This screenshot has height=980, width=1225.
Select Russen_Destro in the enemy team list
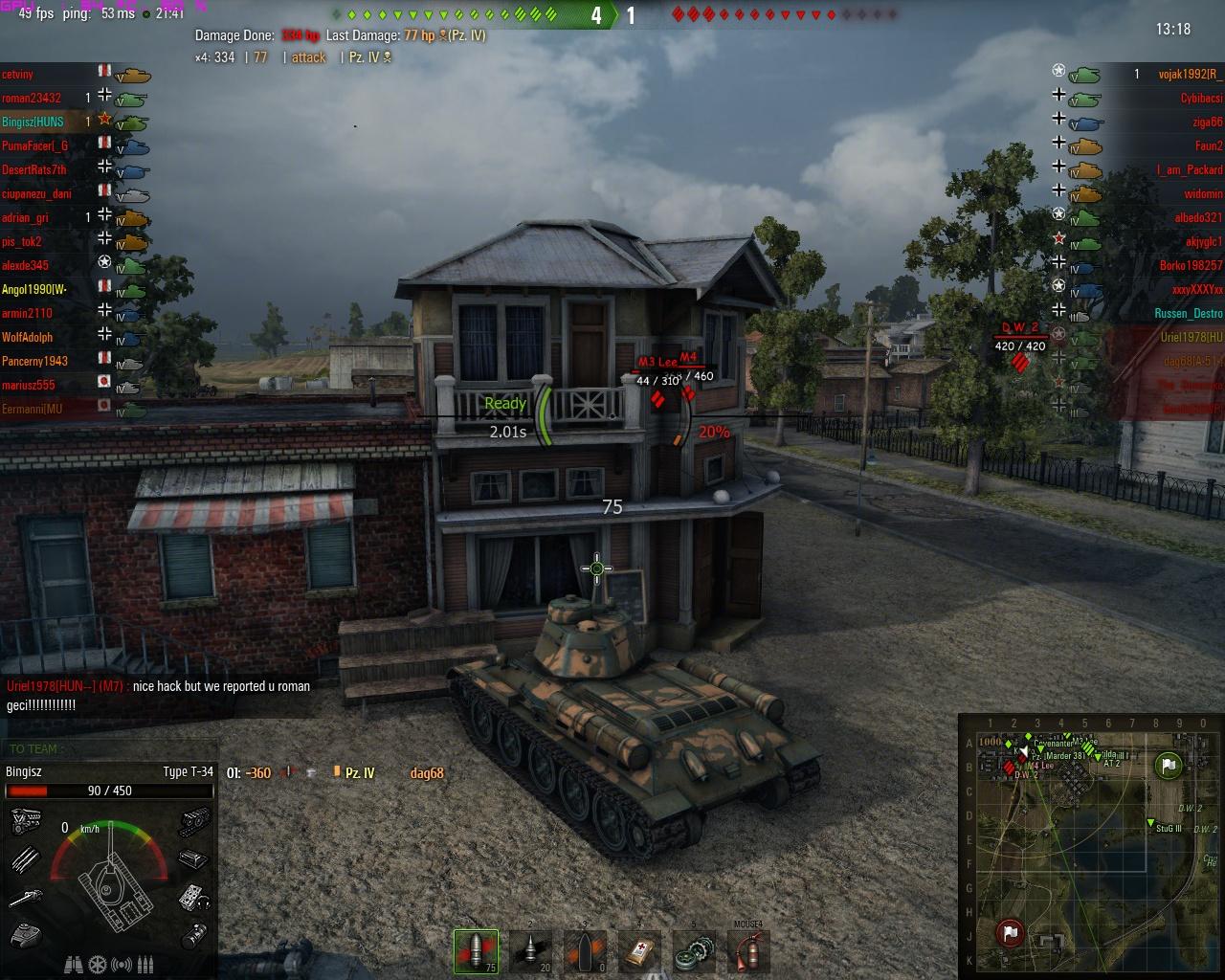pyautogui.click(x=1188, y=313)
